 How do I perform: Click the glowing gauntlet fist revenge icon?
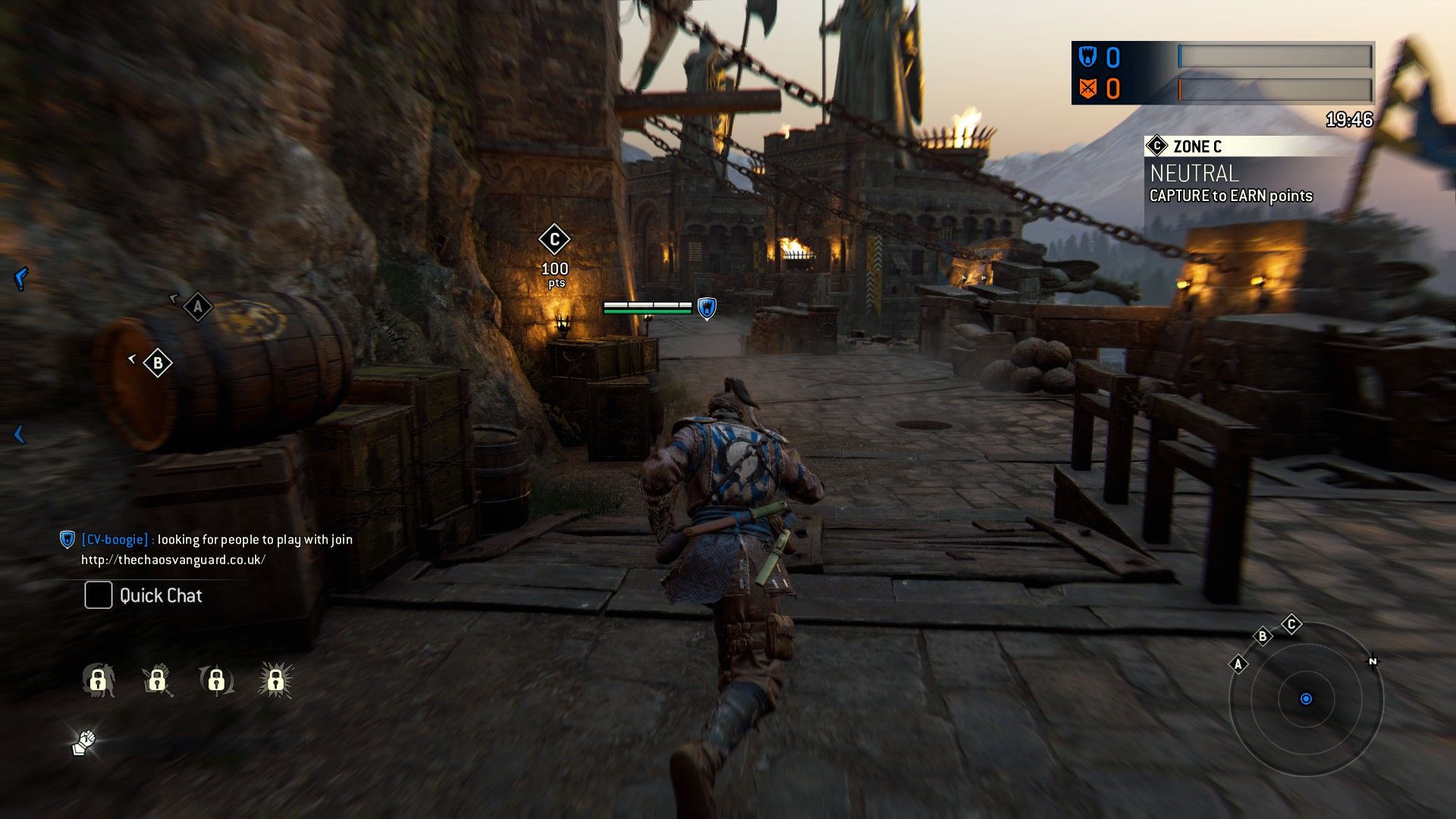(x=84, y=742)
